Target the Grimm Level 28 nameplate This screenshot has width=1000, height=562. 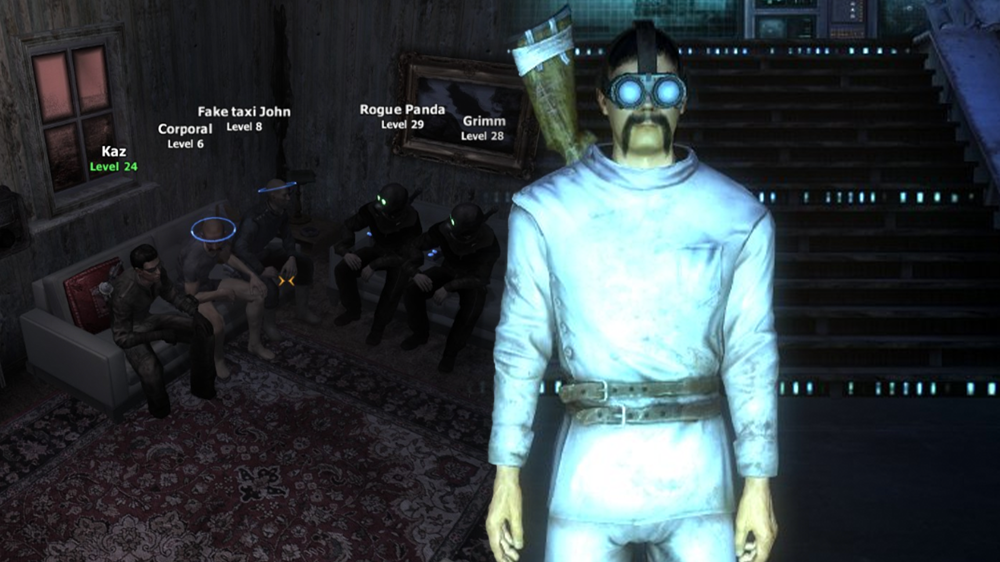(x=483, y=128)
